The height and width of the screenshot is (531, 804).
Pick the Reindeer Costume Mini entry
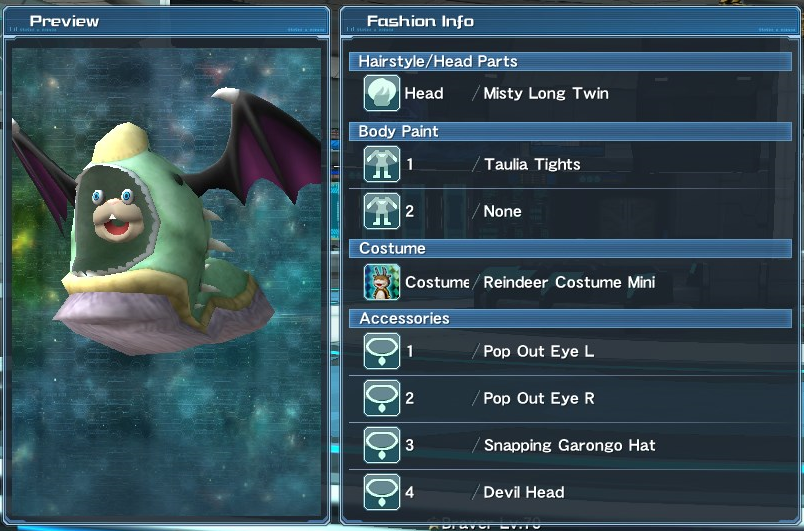(x=566, y=283)
